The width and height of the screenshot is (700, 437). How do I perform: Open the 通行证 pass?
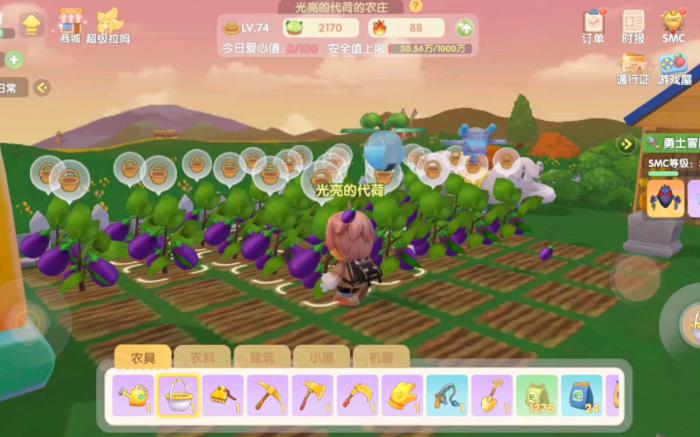pos(633,68)
